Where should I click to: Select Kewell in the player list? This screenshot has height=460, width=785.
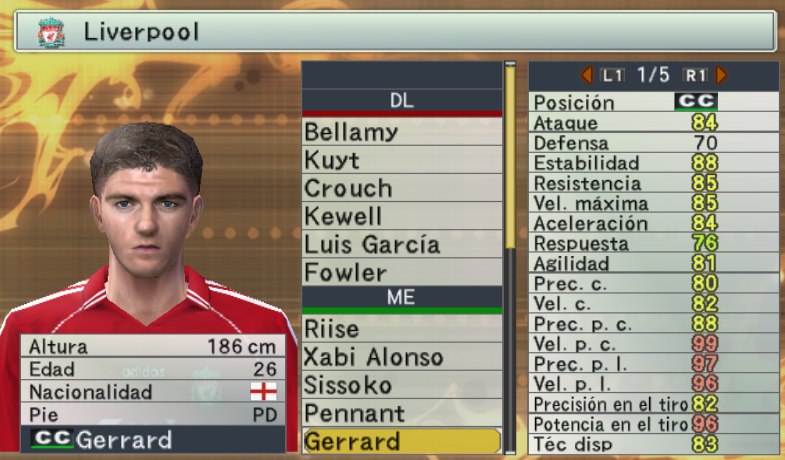pos(401,216)
